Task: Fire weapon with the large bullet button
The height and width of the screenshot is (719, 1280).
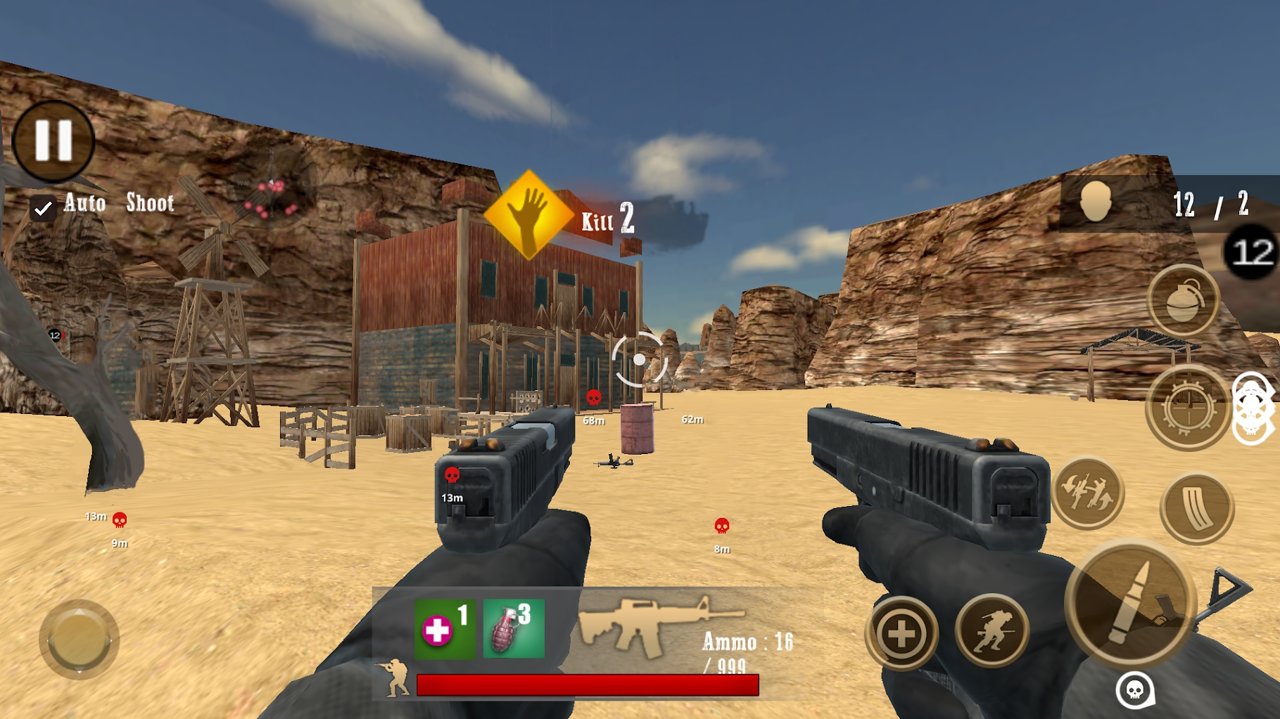Action: click(x=1130, y=602)
